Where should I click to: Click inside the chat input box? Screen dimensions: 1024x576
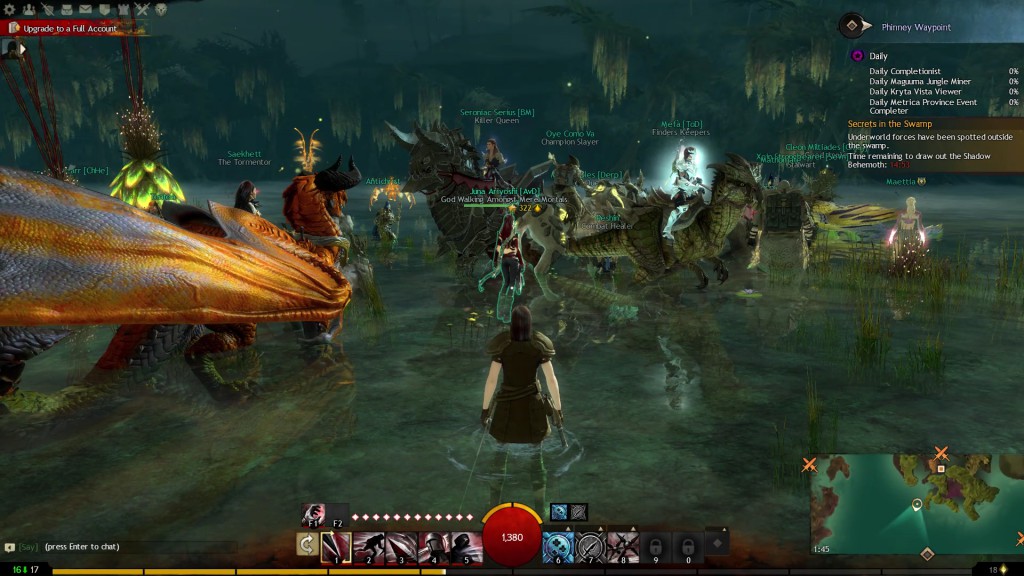point(120,547)
